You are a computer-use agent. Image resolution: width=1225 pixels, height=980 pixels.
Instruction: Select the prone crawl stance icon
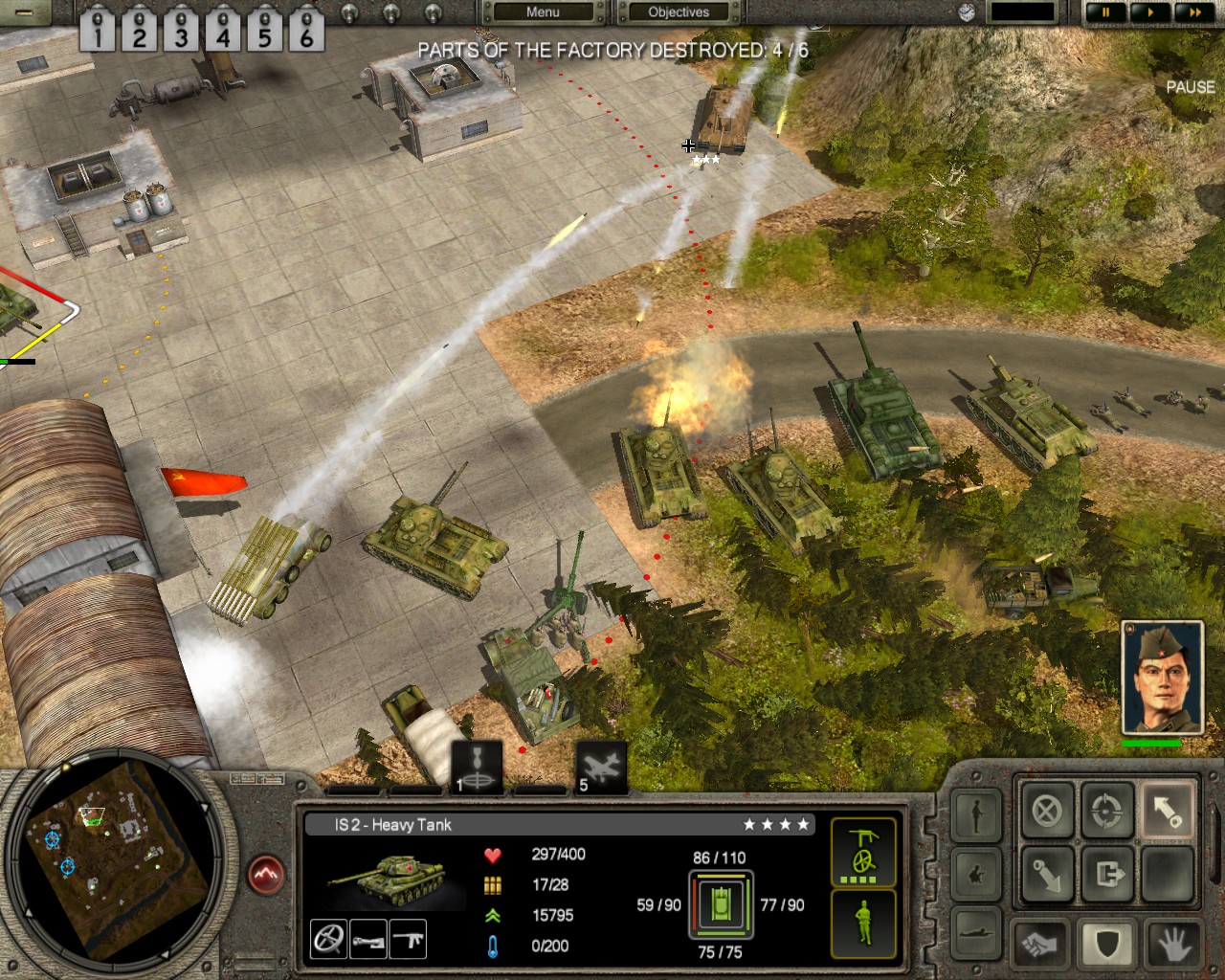click(977, 935)
